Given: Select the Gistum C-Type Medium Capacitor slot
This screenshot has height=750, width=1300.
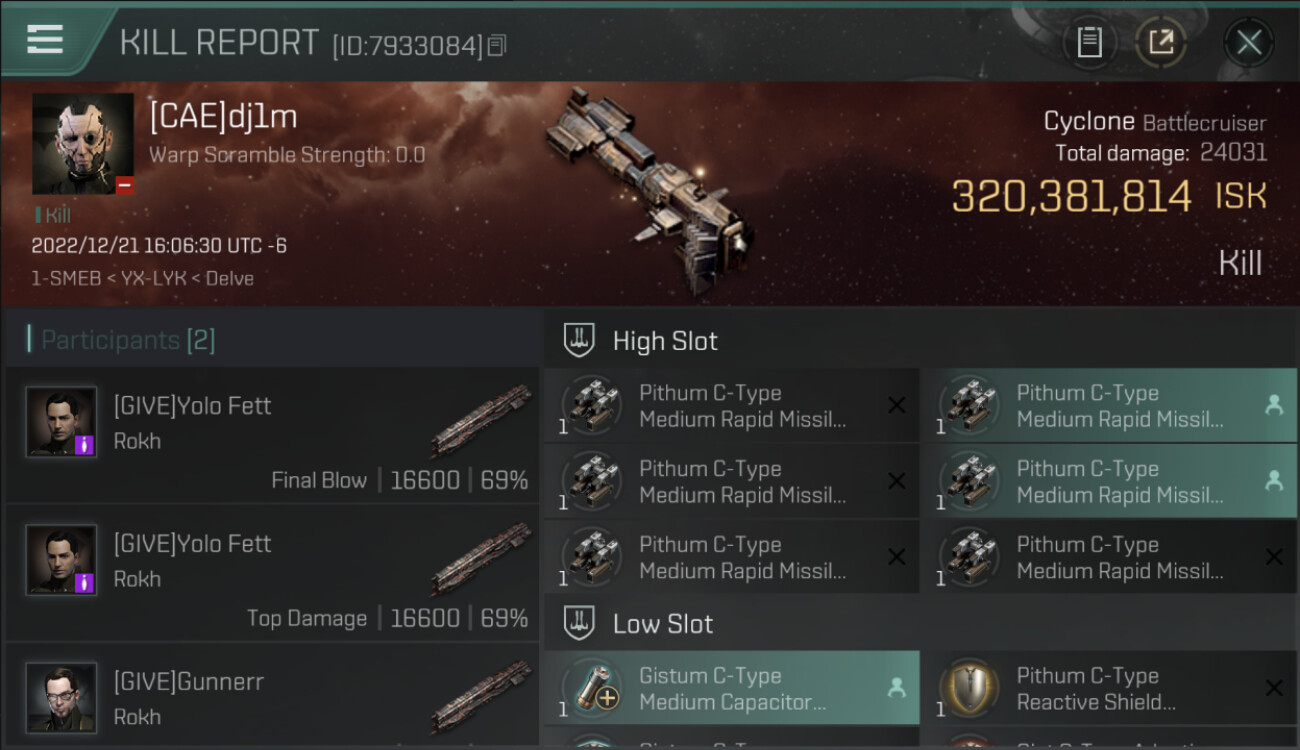Looking at the screenshot, I should [x=731, y=688].
